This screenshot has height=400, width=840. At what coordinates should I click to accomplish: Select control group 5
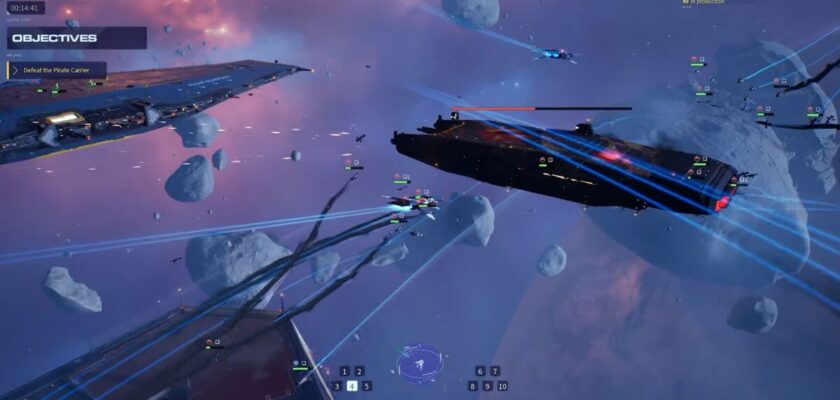point(367,386)
